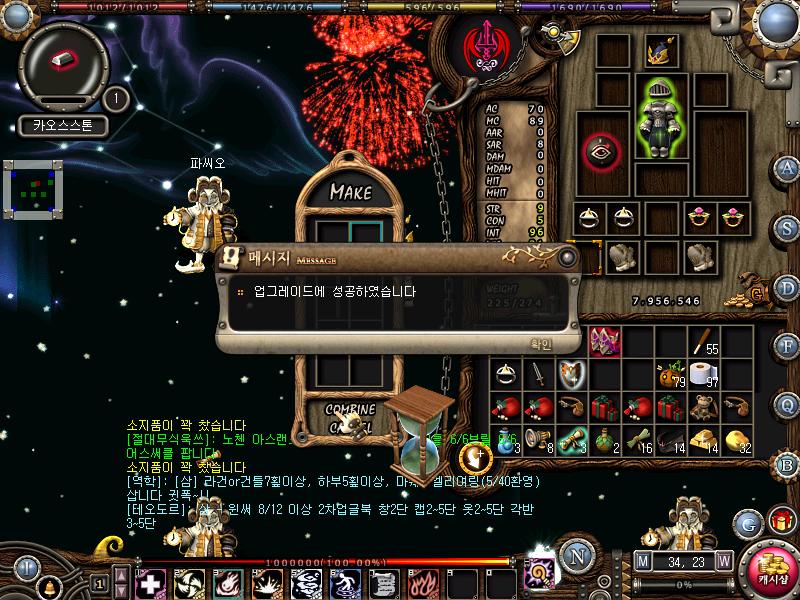Click the round Q side button

[787, 404]
